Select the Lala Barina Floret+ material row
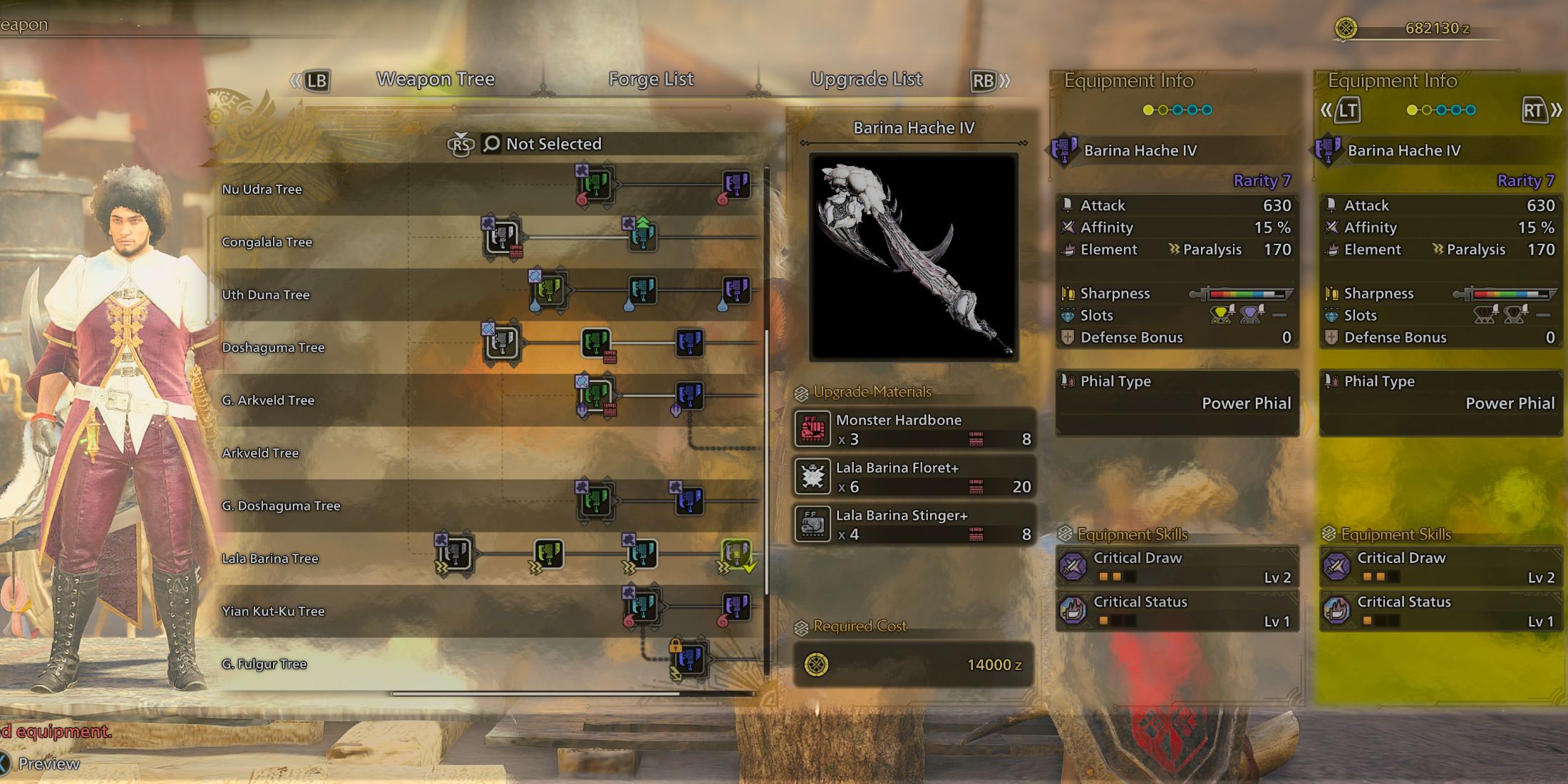 coord(914,477)
